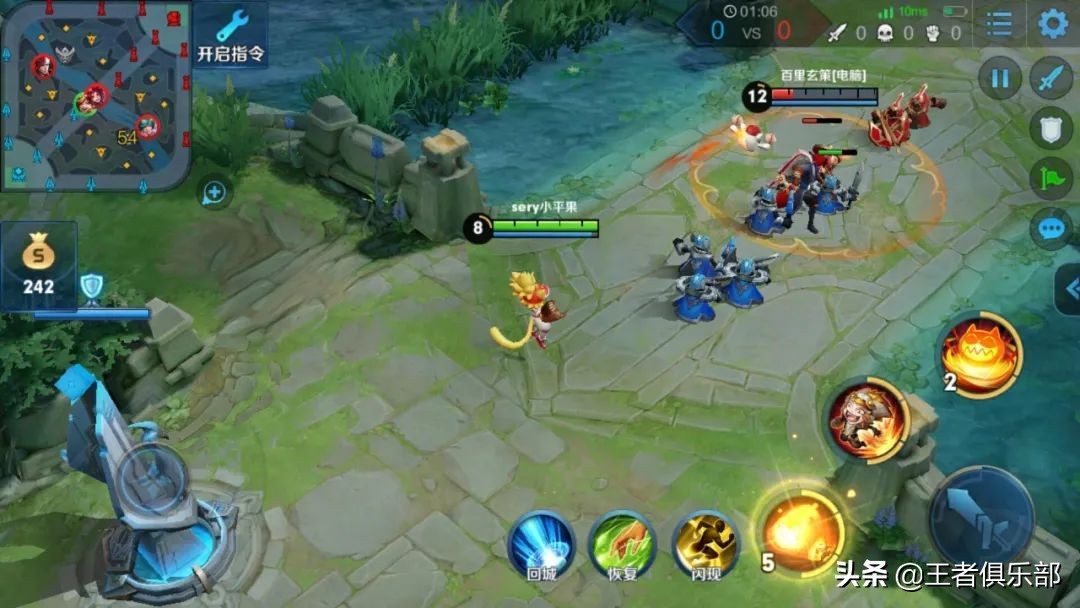The height and width of the screenshot is (608, 1080).
Task: Open the gold shop showing 242
Action: coord(40,265)
